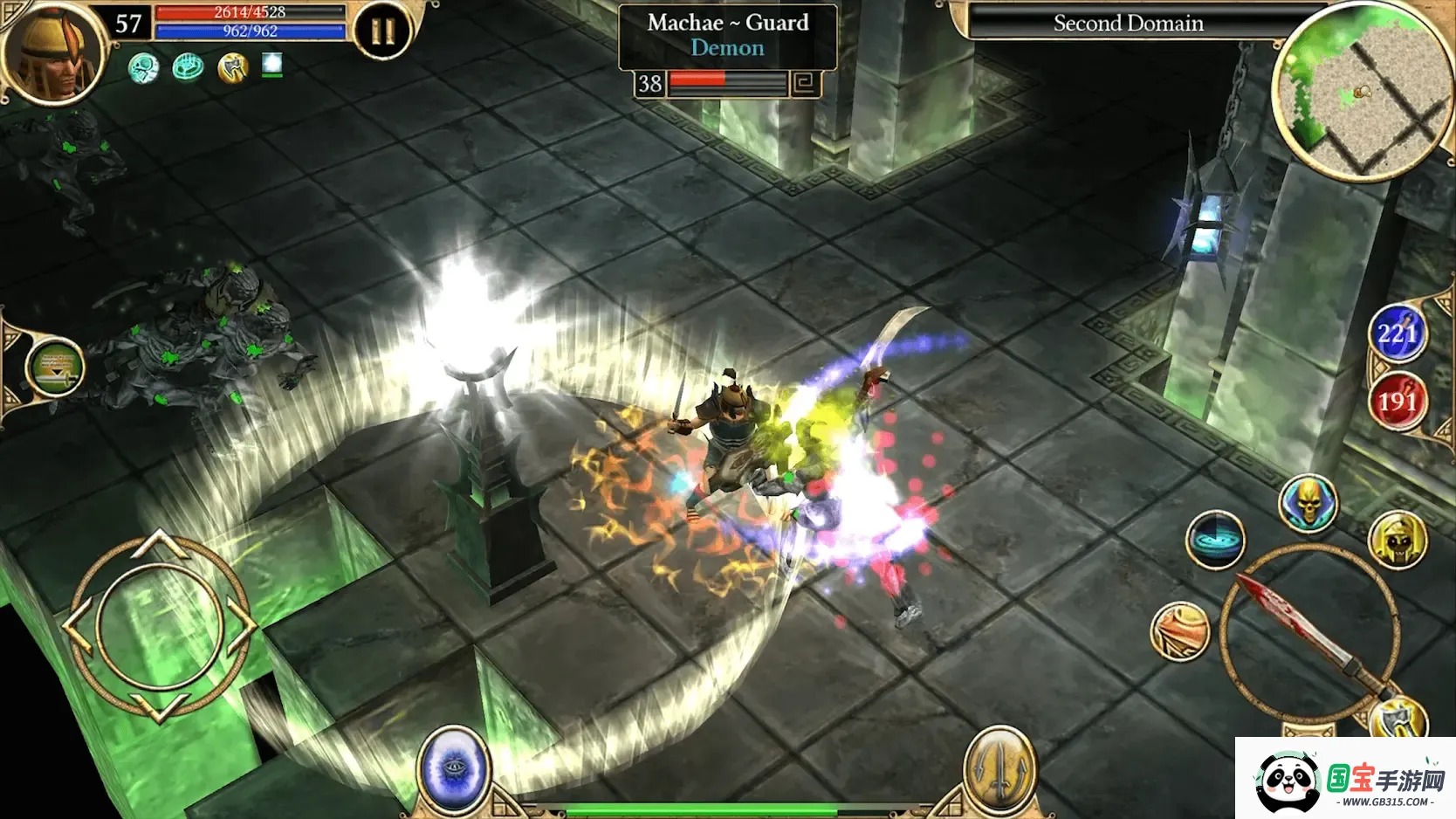Inspect the glowing white square buff icon
The height and width of the screenshot is (819, 1456).
[x=272, y=64]
